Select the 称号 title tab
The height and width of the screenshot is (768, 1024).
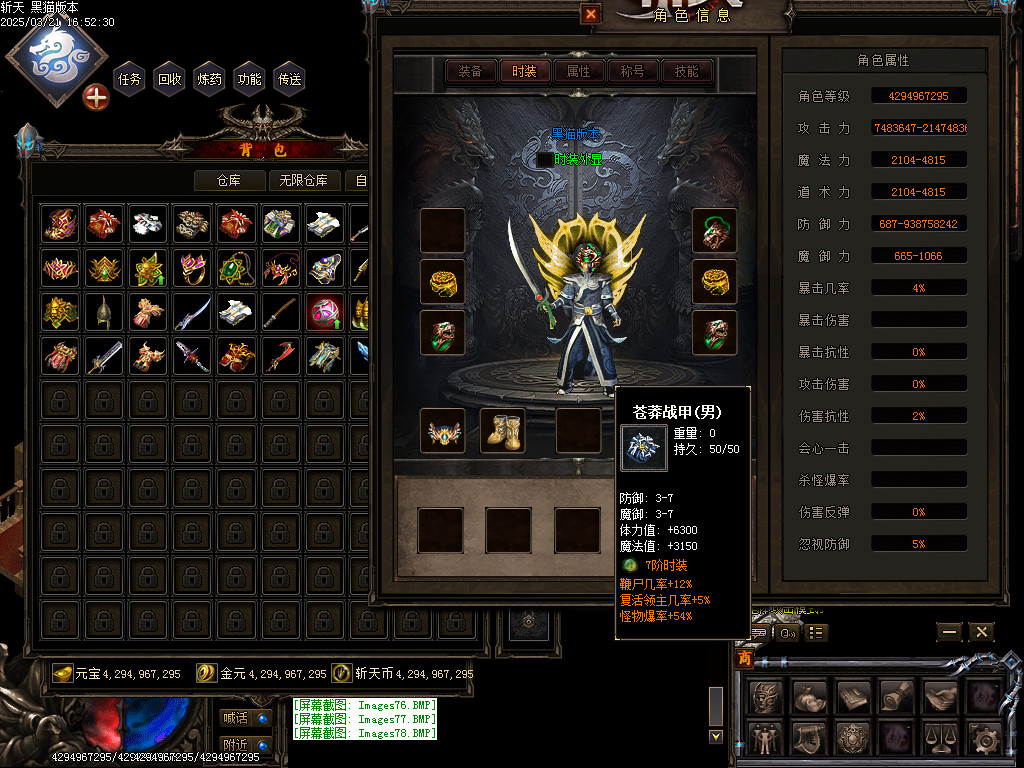tap(632, 71)
